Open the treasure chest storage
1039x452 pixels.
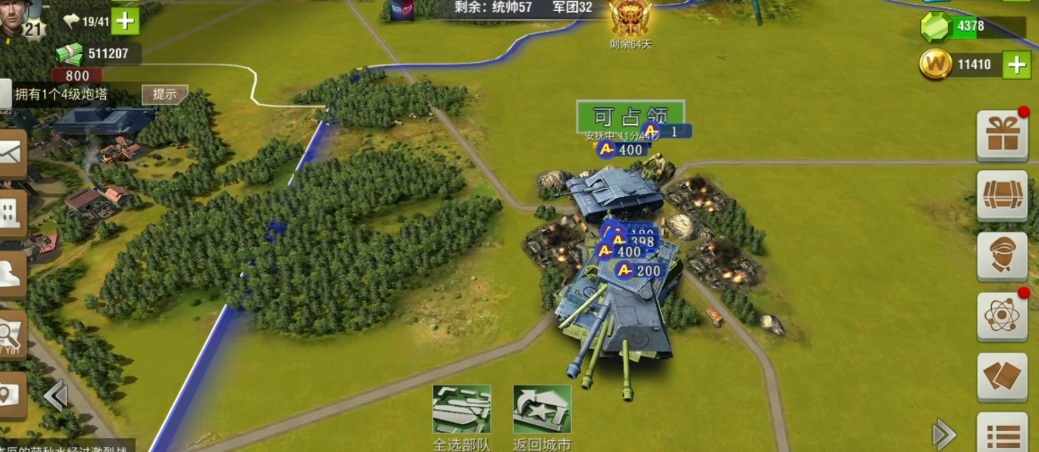click(1001, 196)
